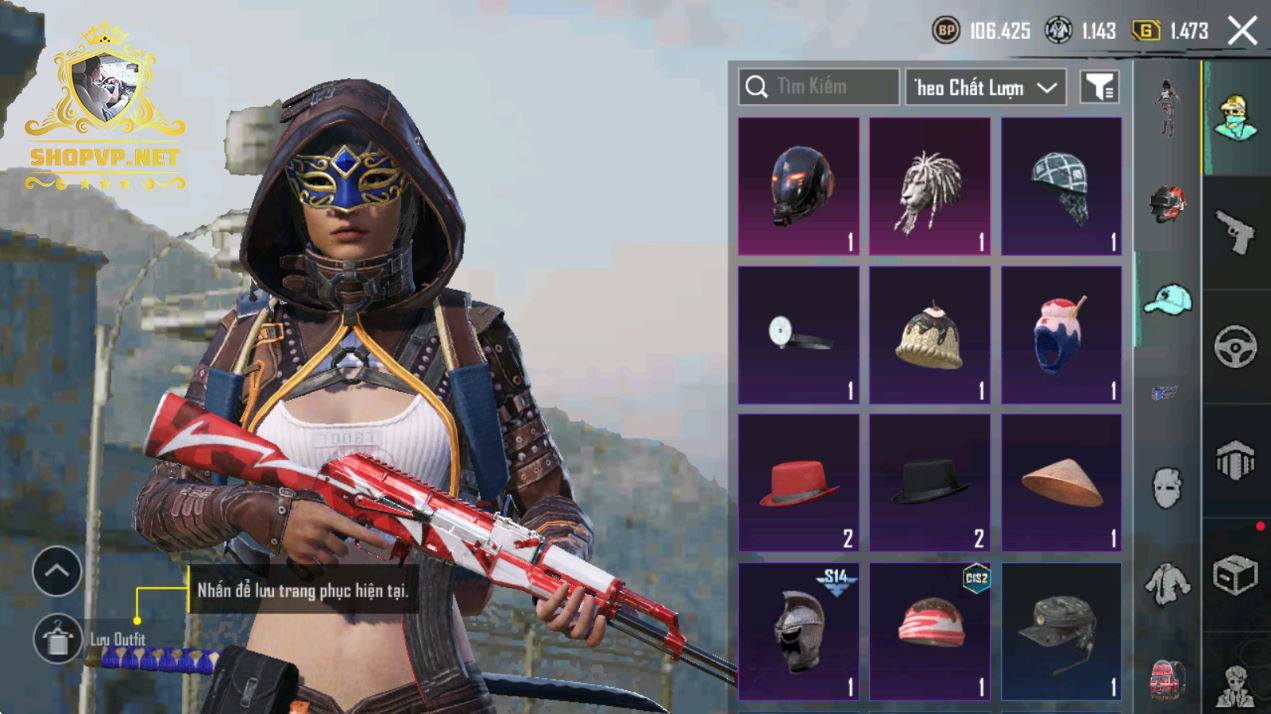Open the Theo Chất Lượng sort dropdown
The width and height of the screenshot is (1271, 714).
coord(985,87)
